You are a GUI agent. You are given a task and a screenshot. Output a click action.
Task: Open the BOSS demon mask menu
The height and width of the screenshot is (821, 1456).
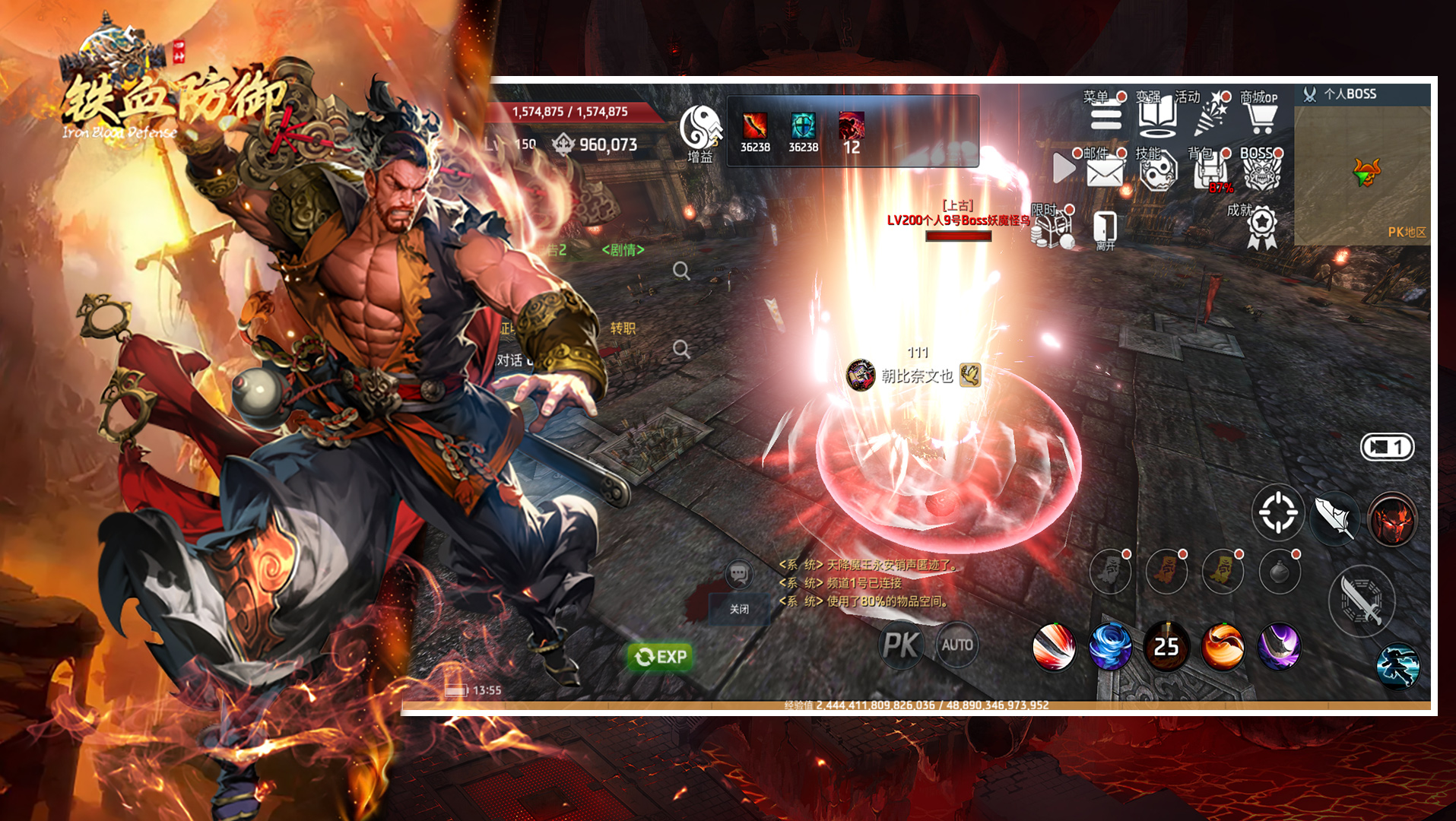(1262, 172)
